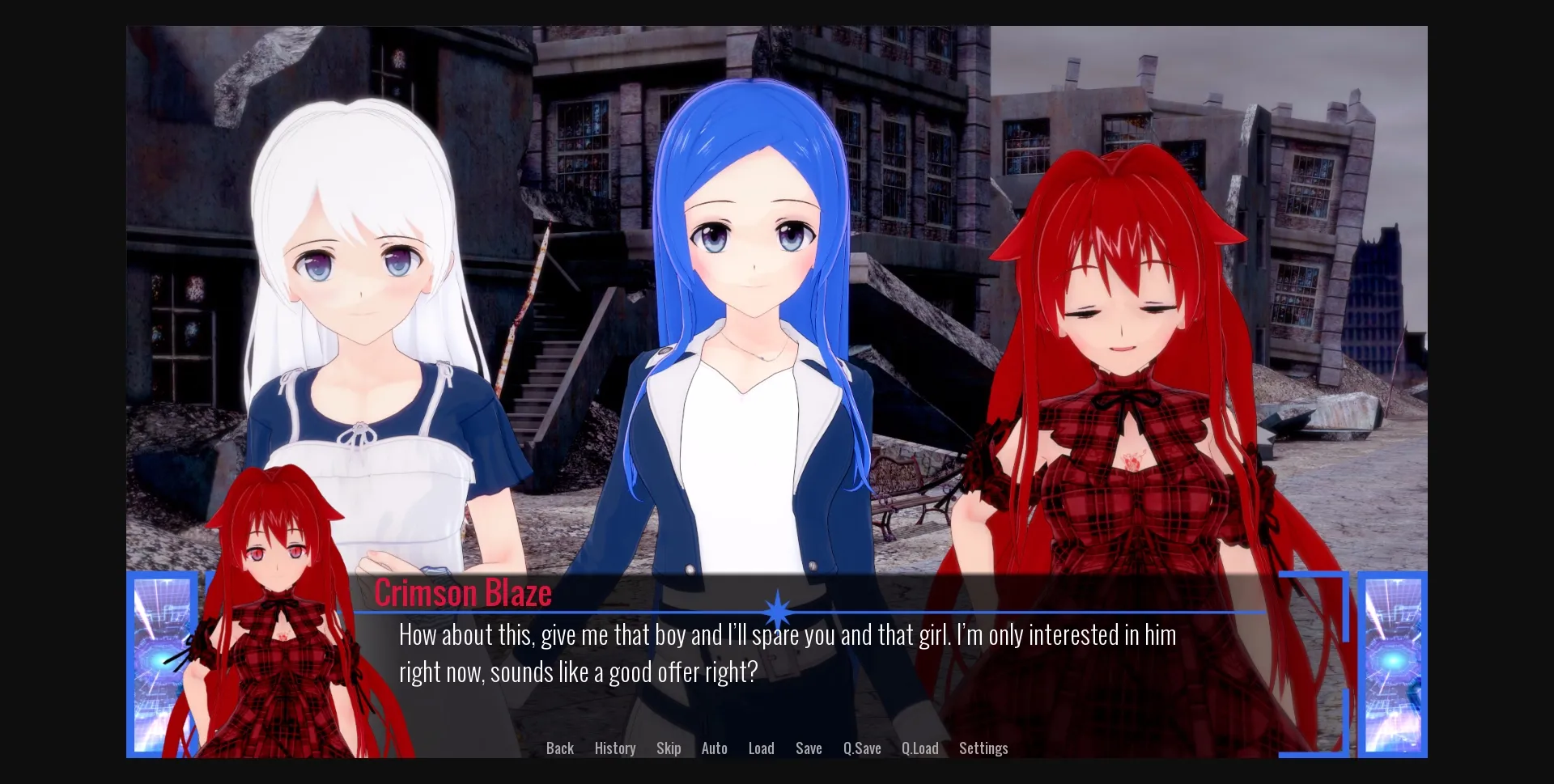Screen dimensions: 1554x784
Task: Restore progress using Q.Load
Action: (919, 748)
